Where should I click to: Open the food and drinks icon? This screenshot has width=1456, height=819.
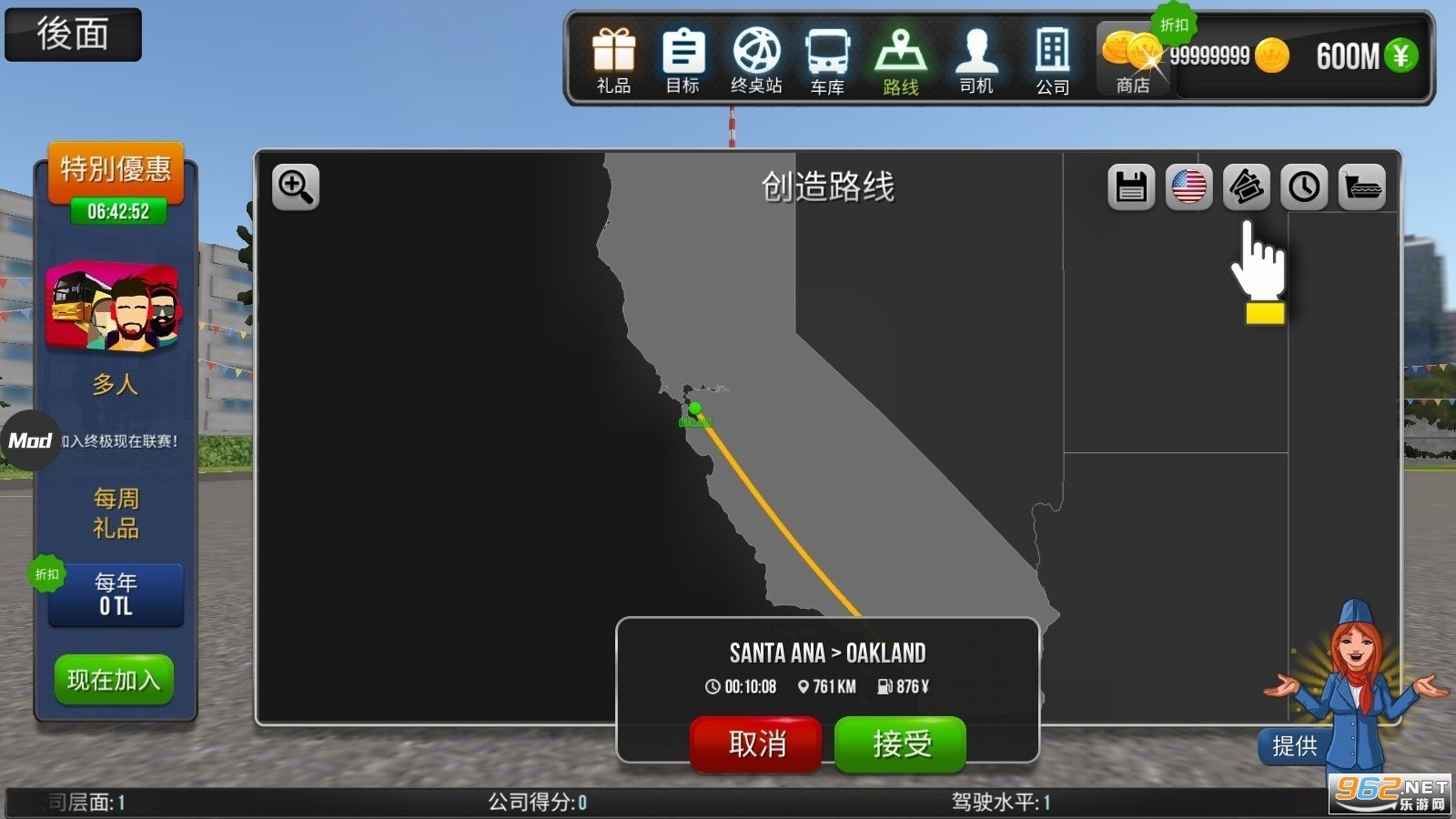[x=1361, y=187]
